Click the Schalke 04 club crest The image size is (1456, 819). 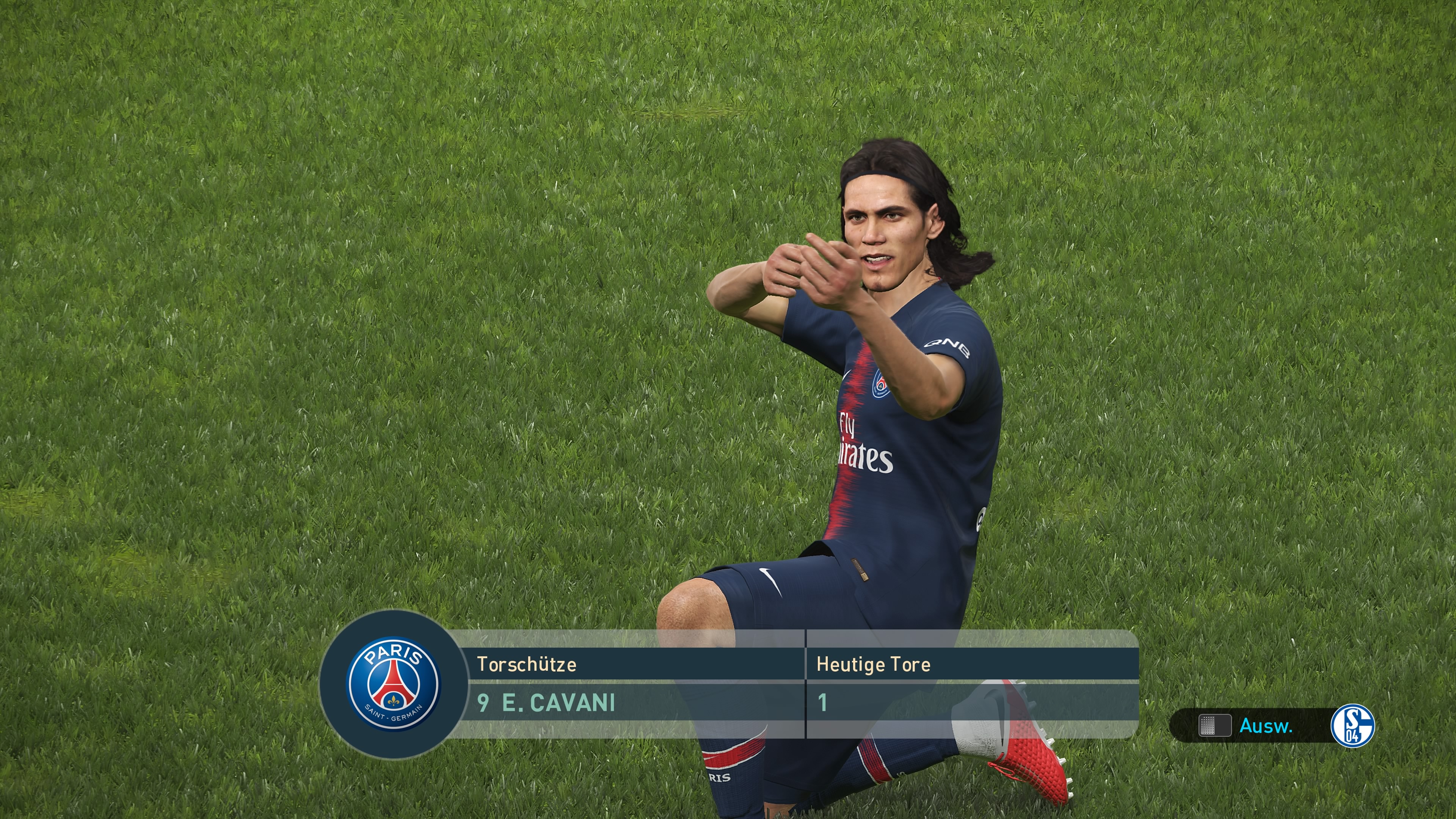point(1352,726)
